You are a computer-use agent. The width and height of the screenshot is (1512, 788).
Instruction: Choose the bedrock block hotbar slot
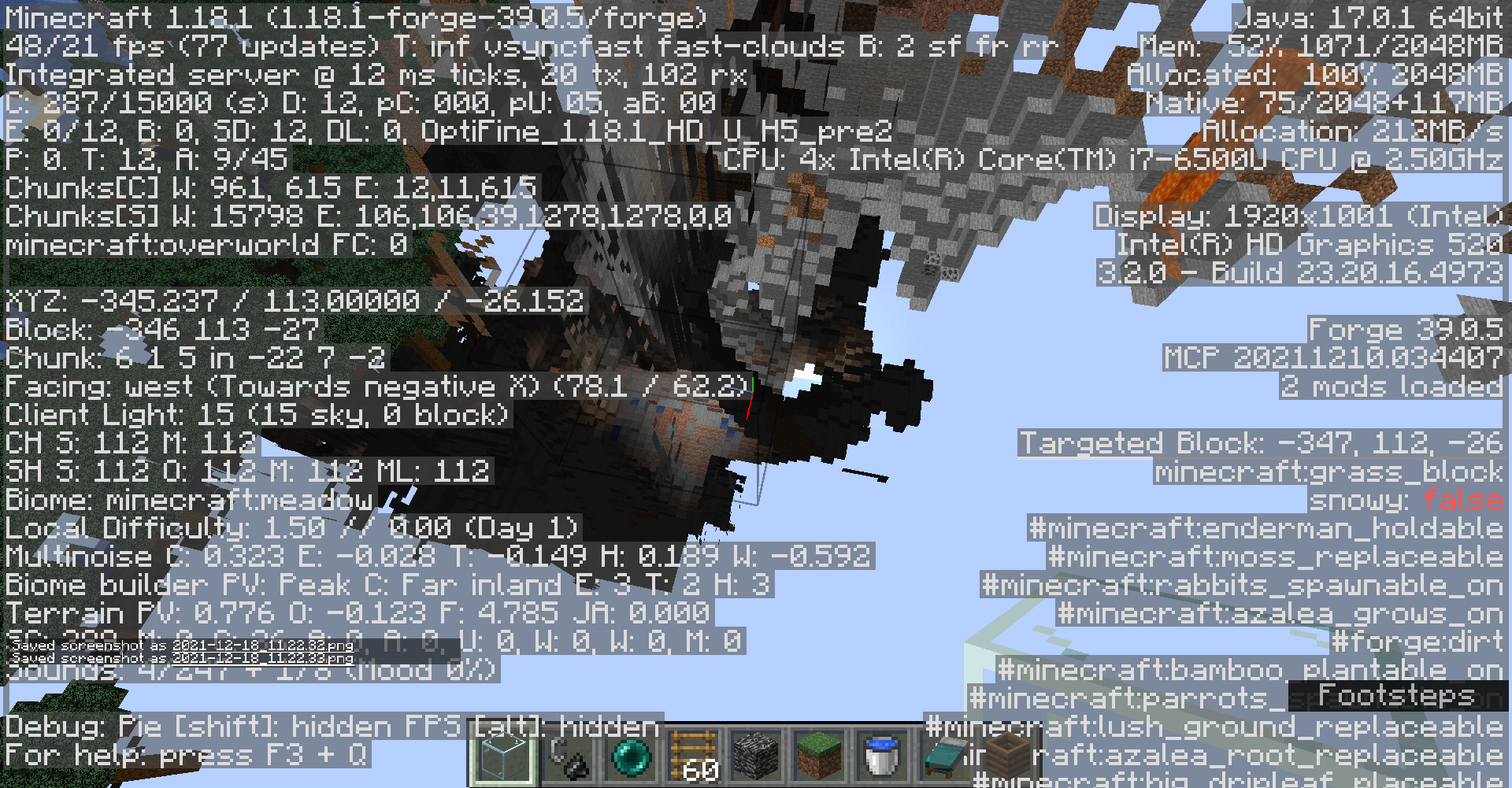point(754,756)
